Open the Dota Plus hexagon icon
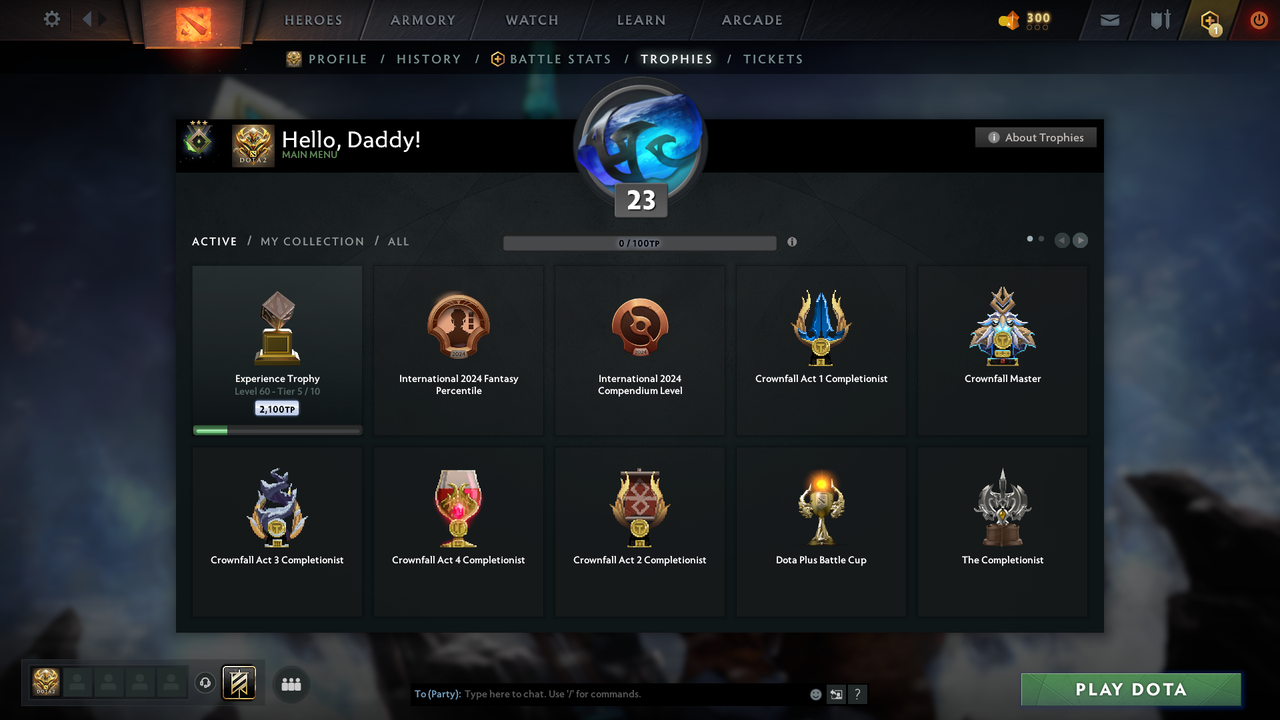This screenshot has width=1280, height=720. tap(1210, 20)
